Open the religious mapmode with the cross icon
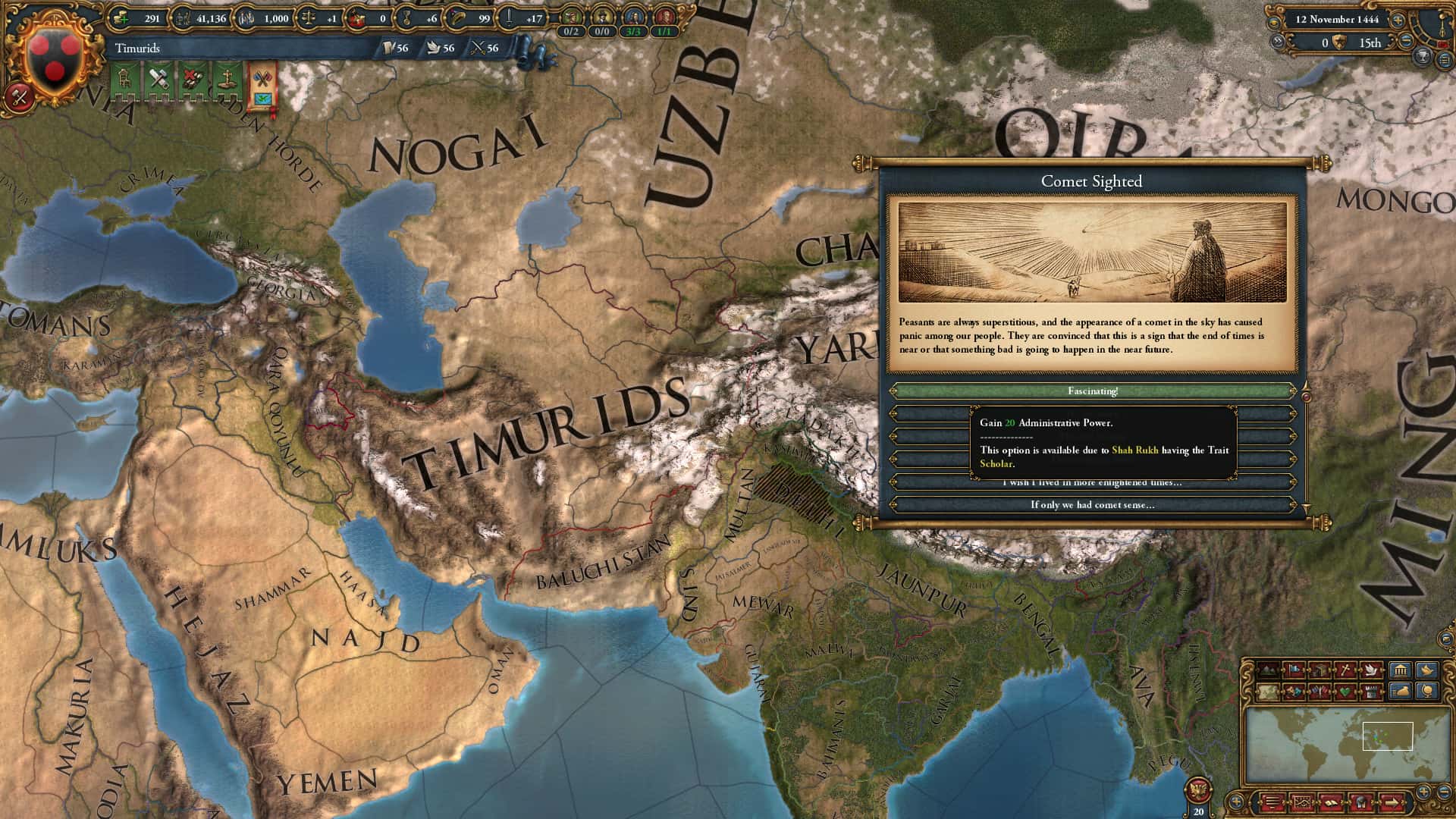Screen dimensions: 1456x819 pyautogui.click(x=1345, y=670)
